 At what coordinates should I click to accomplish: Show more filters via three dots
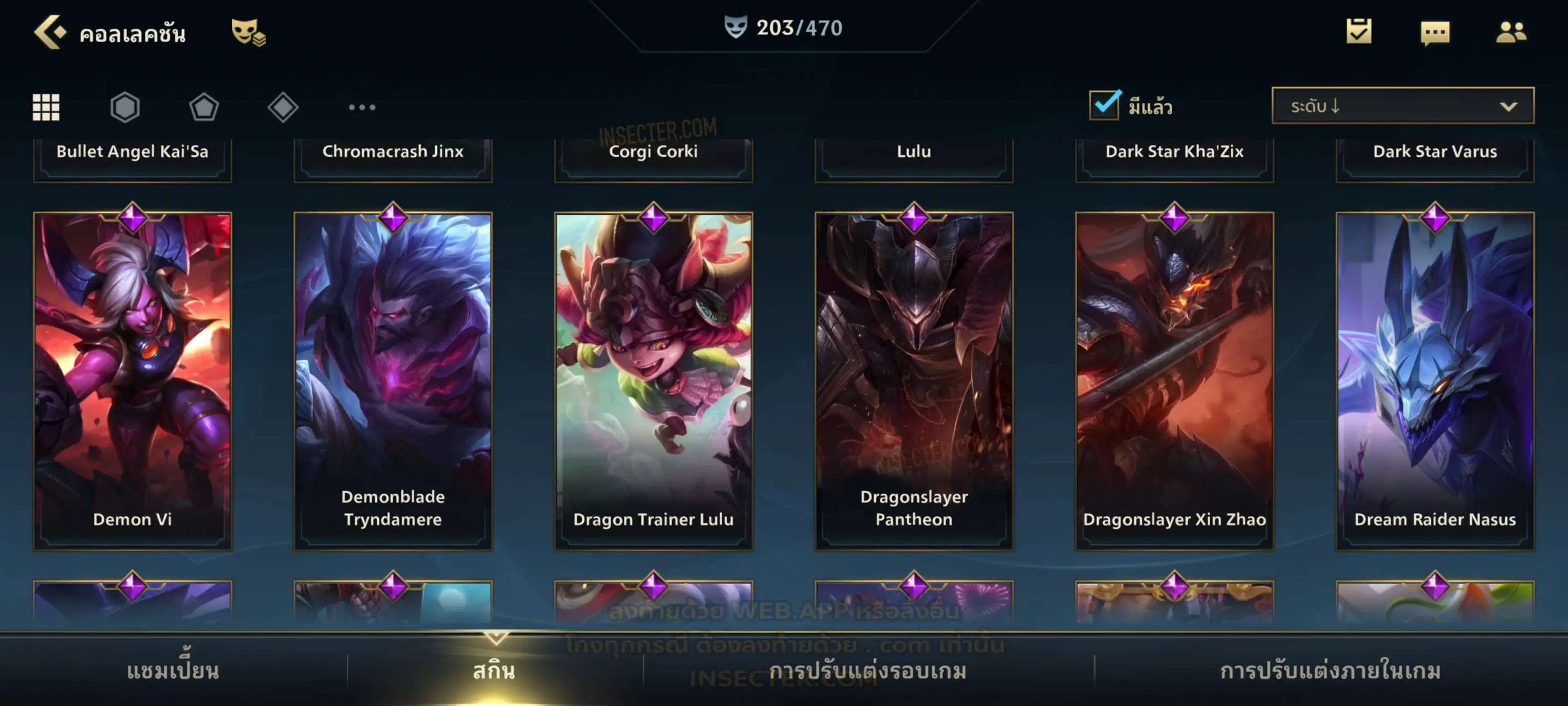click(362, 107)
